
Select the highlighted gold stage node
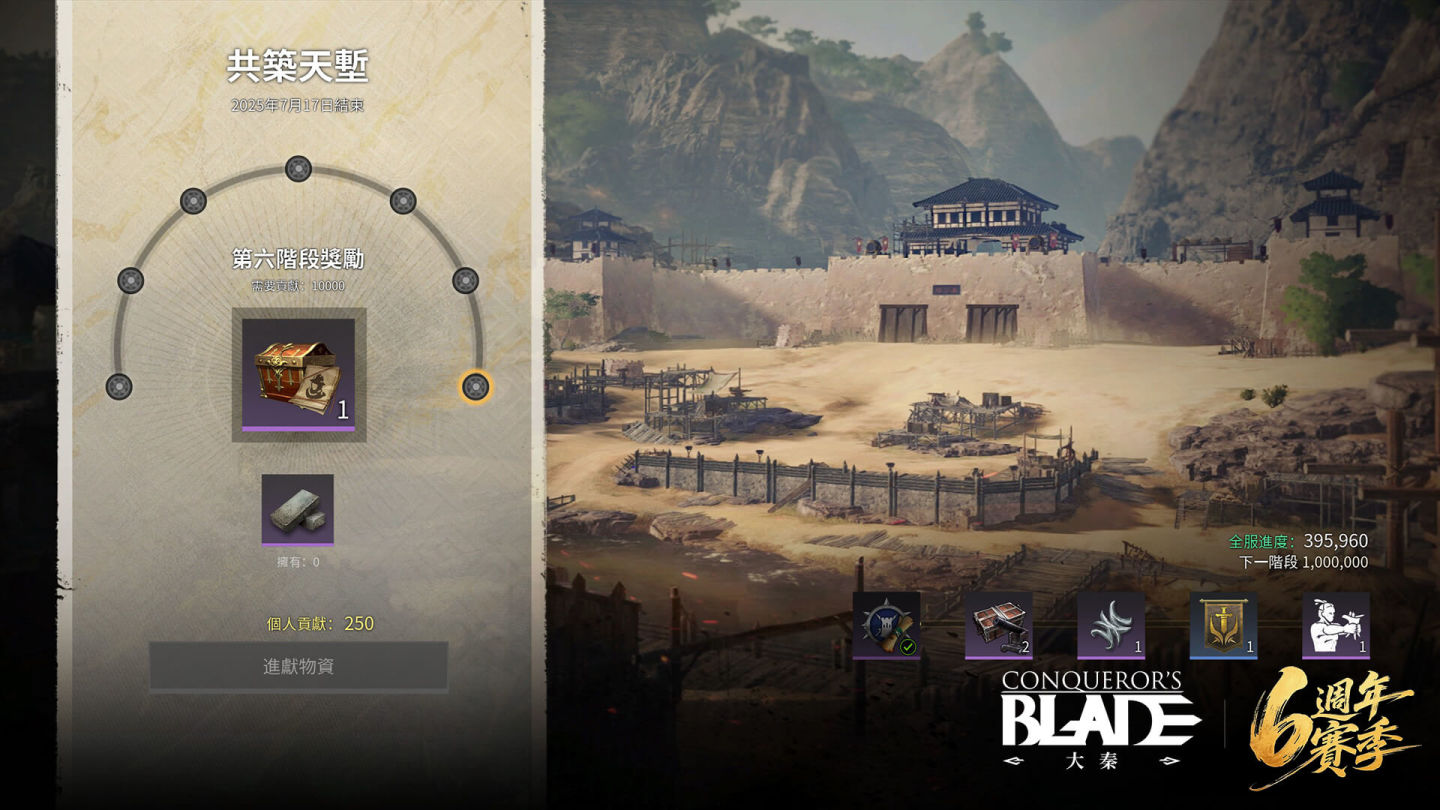[x=475, y=386]
